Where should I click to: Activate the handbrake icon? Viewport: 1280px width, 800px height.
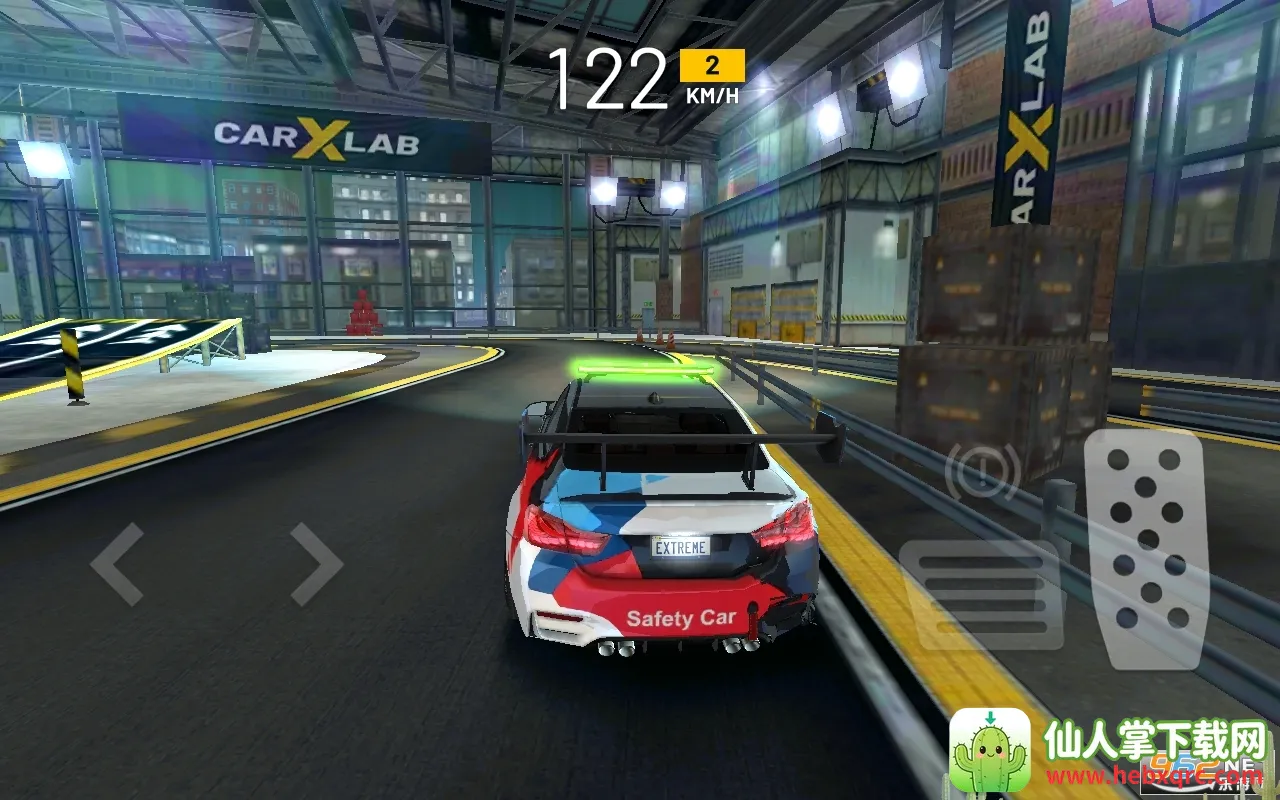[982, 471]
